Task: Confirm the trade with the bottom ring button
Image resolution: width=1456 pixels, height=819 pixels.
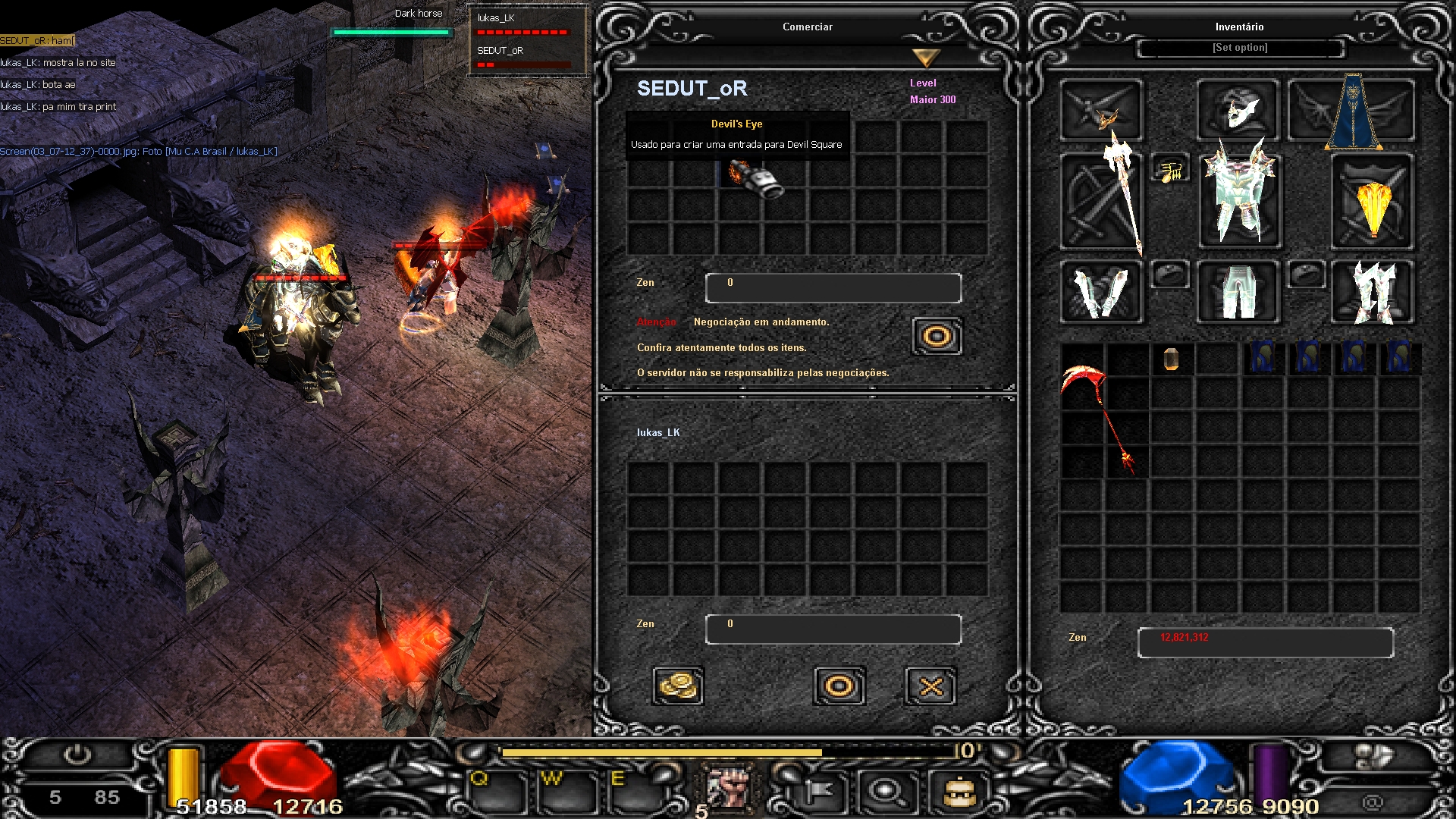Action: pos(839,686)
